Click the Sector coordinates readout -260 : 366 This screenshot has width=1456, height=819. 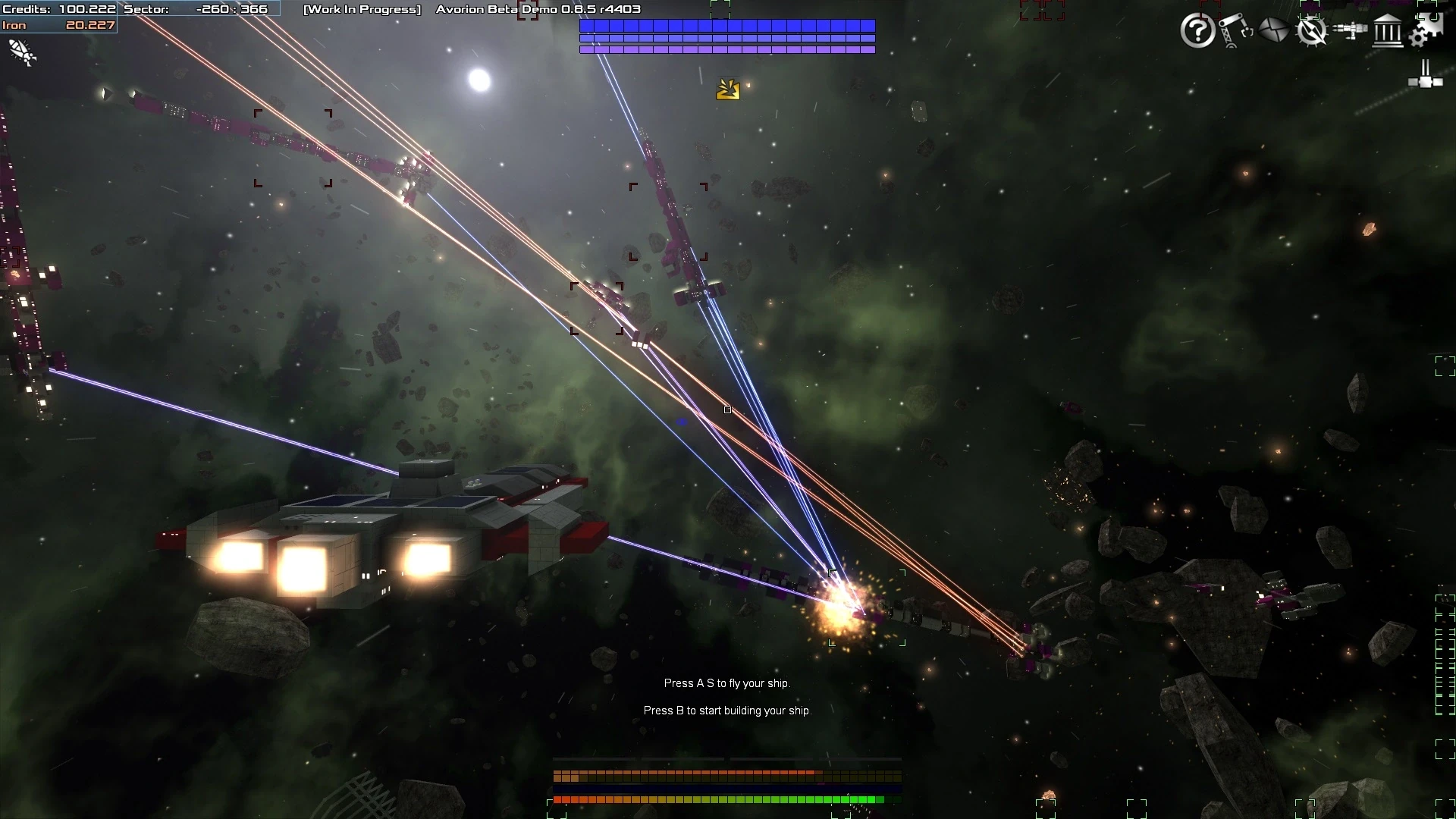pyautogui.click(x=231, y=9)
